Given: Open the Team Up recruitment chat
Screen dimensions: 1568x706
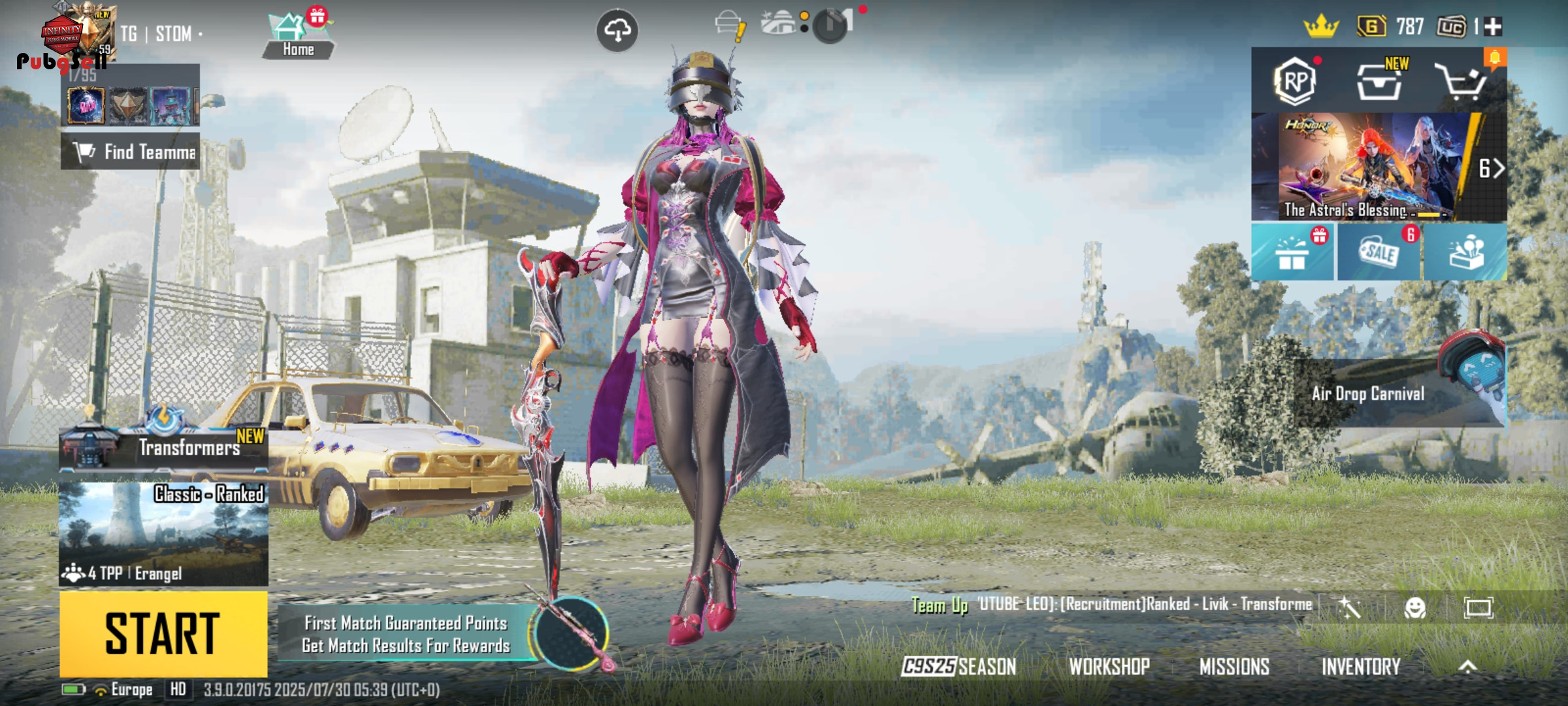Looking at the screenshot, I should click(1111, 605).
